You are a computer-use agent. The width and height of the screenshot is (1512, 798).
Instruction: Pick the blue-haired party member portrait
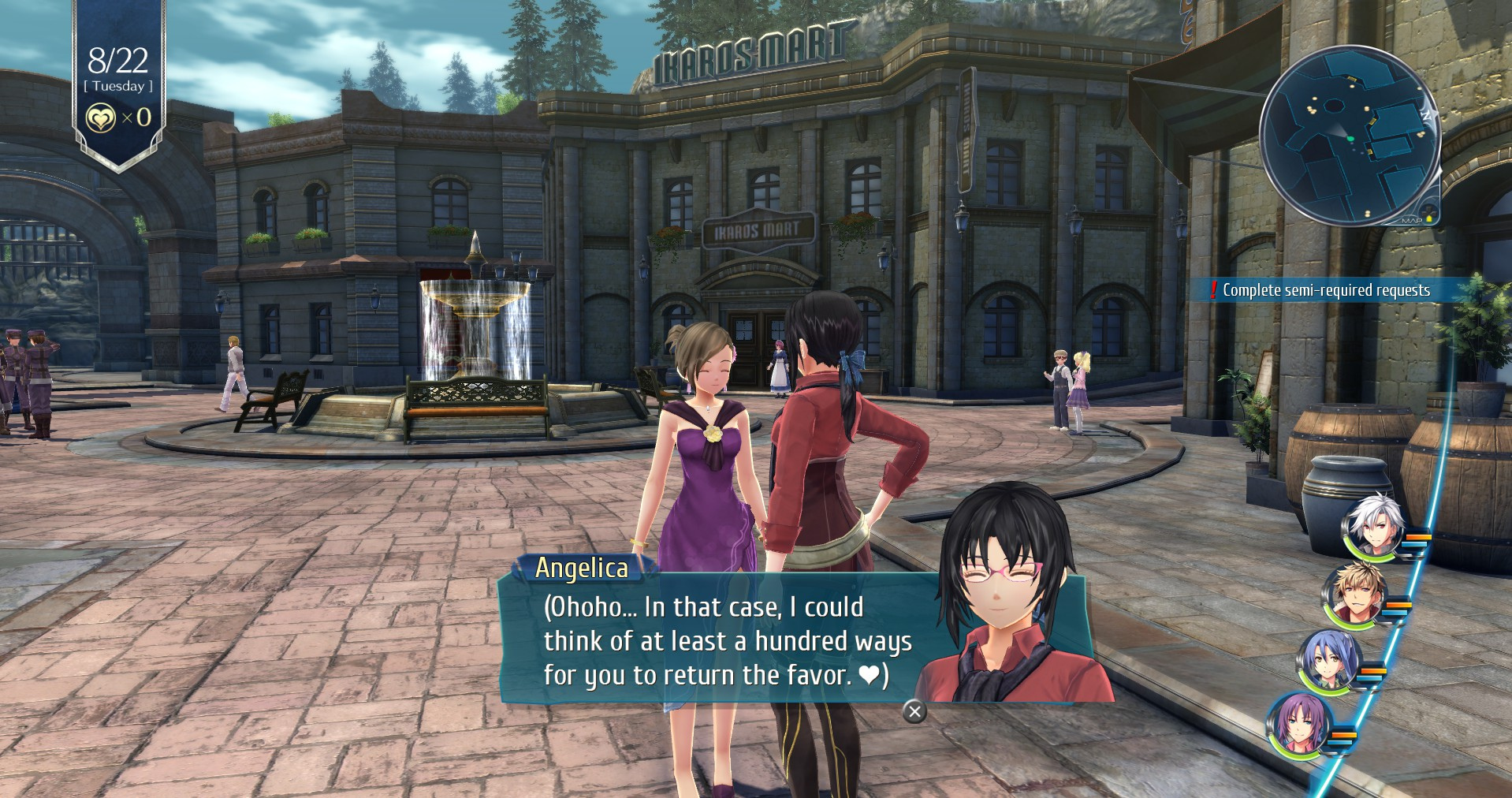1330,662
